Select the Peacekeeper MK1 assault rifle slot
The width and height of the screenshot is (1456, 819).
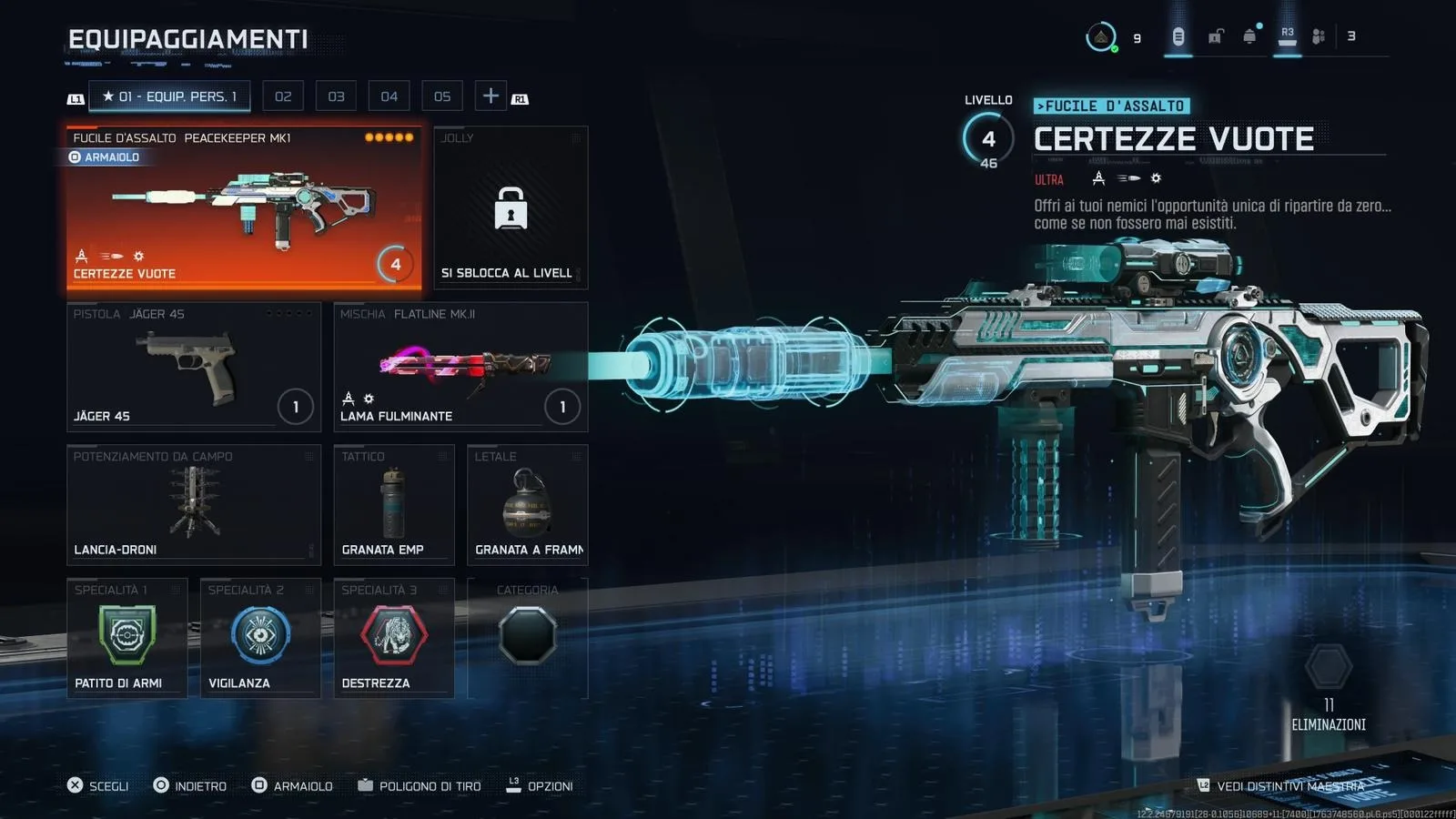[244, 209]
